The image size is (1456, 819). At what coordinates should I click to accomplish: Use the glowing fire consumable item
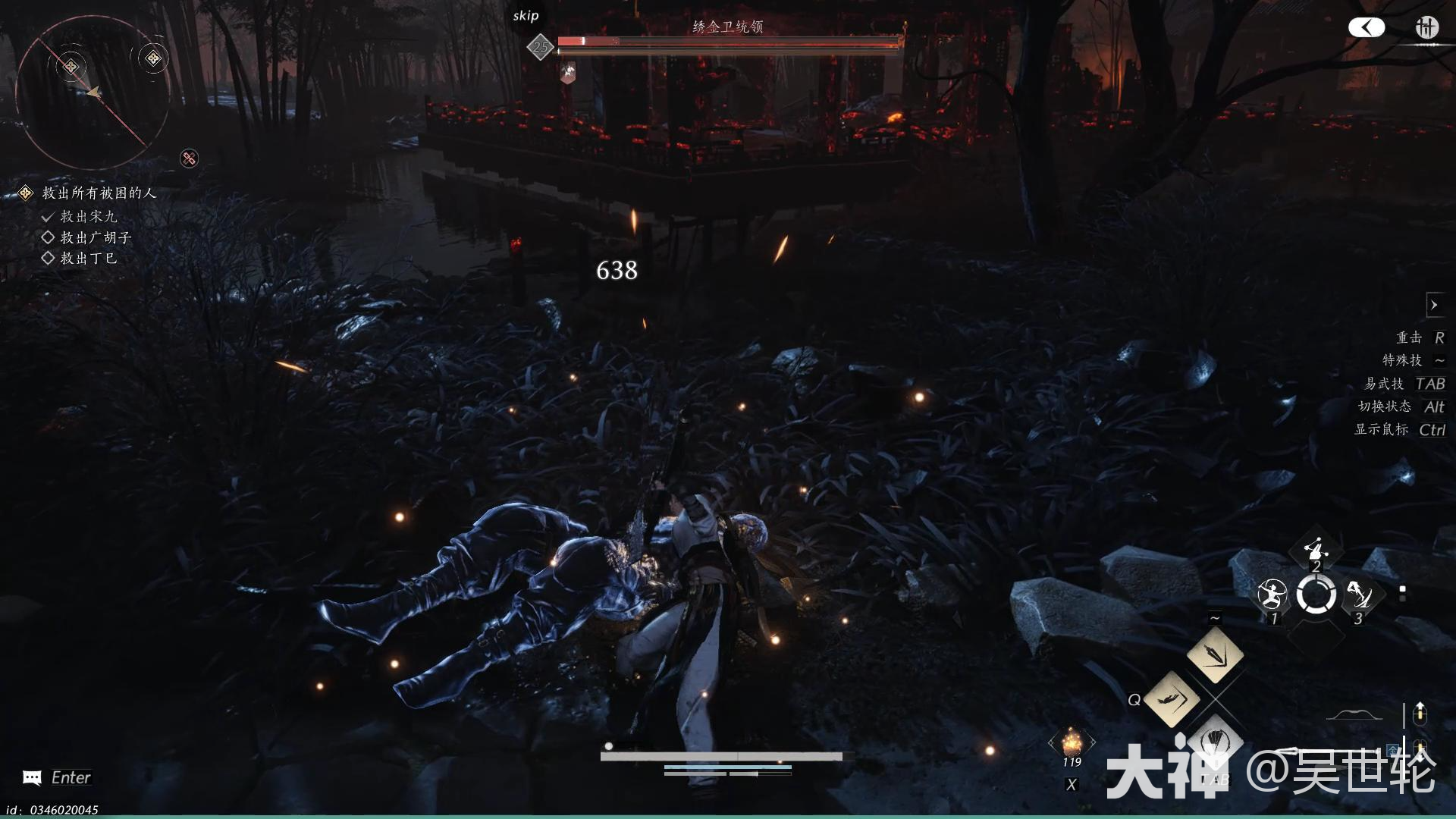(x=1072, y=741)
